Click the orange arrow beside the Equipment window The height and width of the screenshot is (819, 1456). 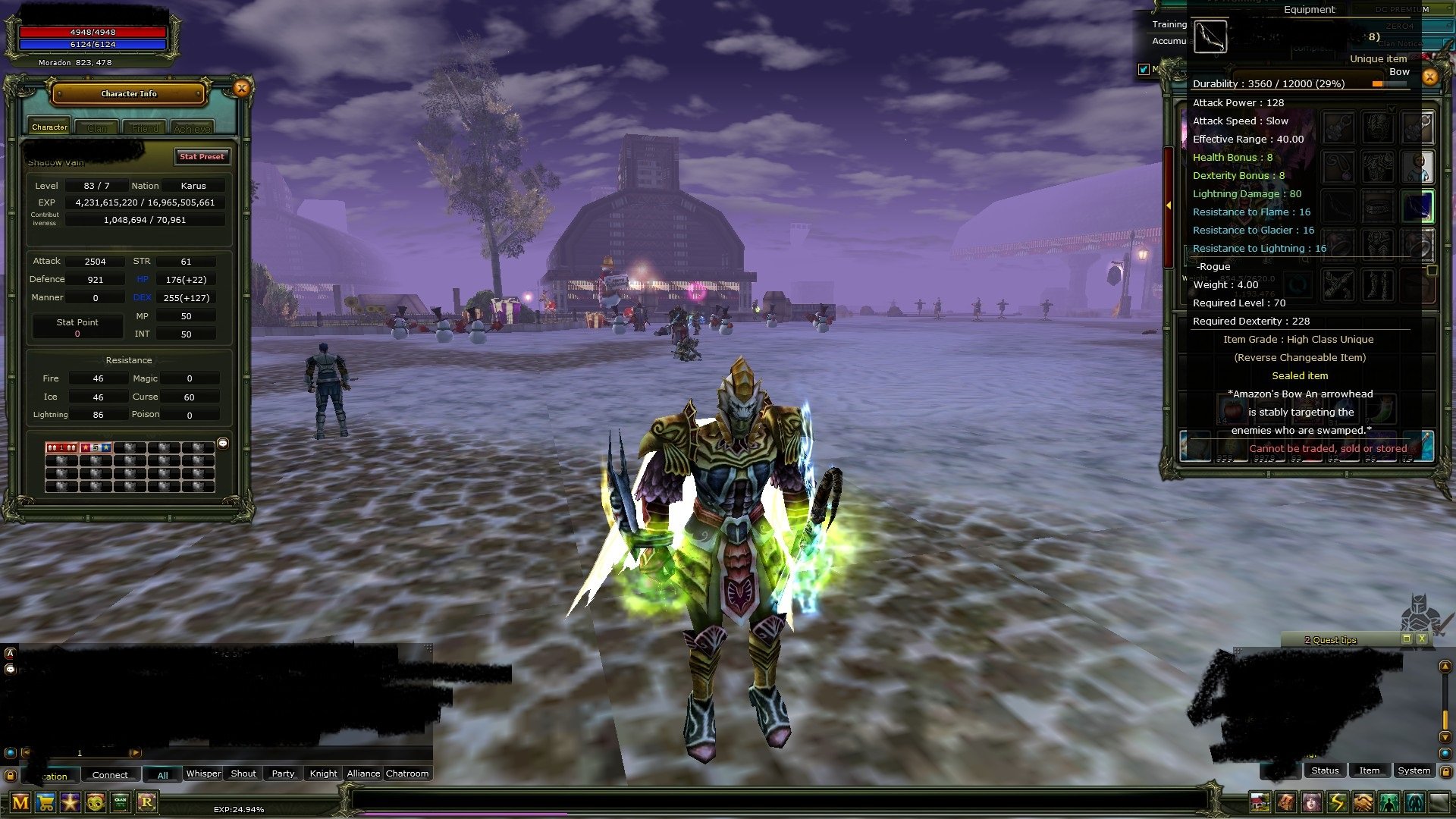point(1169,205)
